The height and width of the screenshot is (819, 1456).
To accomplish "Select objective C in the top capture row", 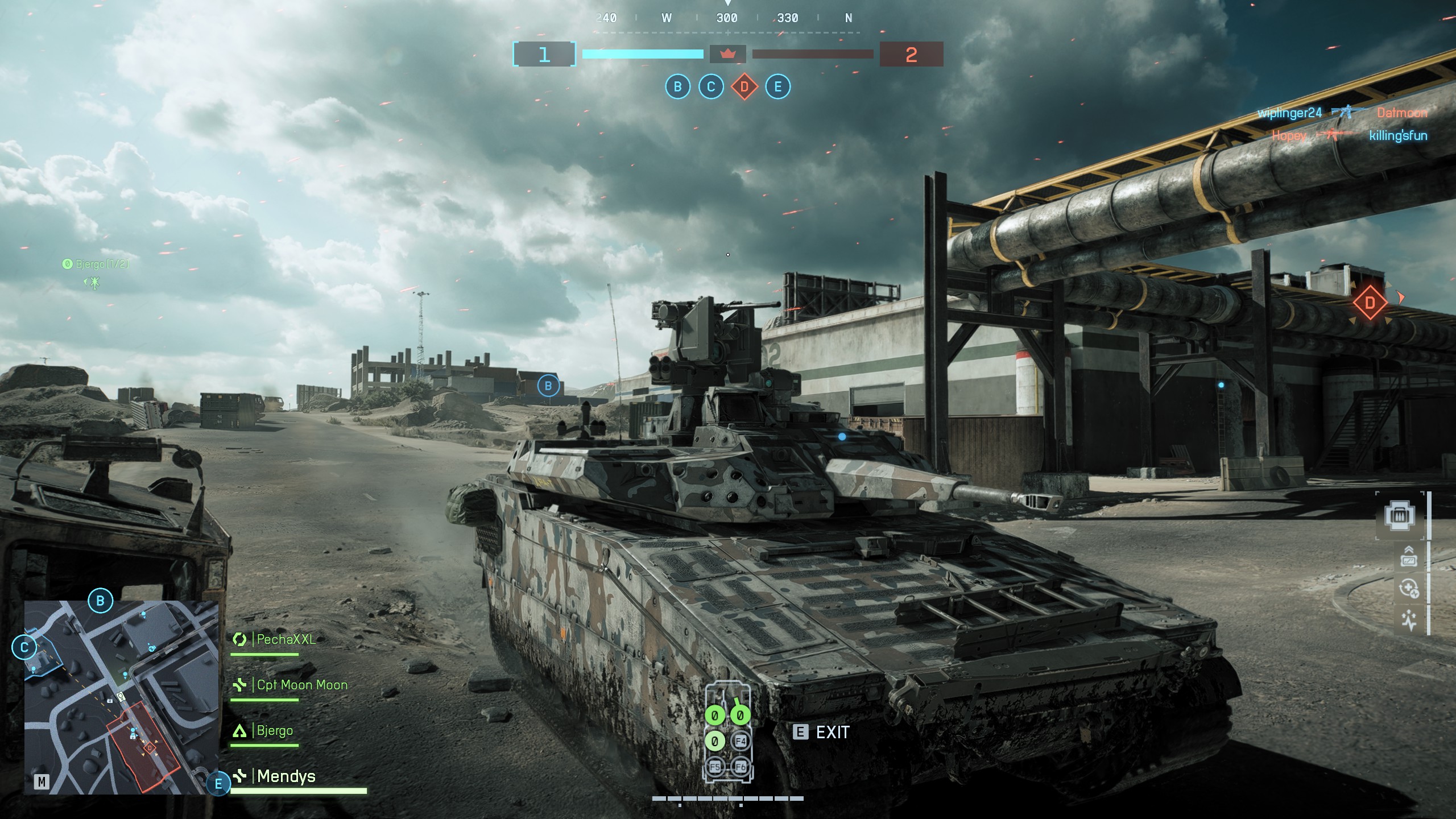I will click(x=711, y=87).
